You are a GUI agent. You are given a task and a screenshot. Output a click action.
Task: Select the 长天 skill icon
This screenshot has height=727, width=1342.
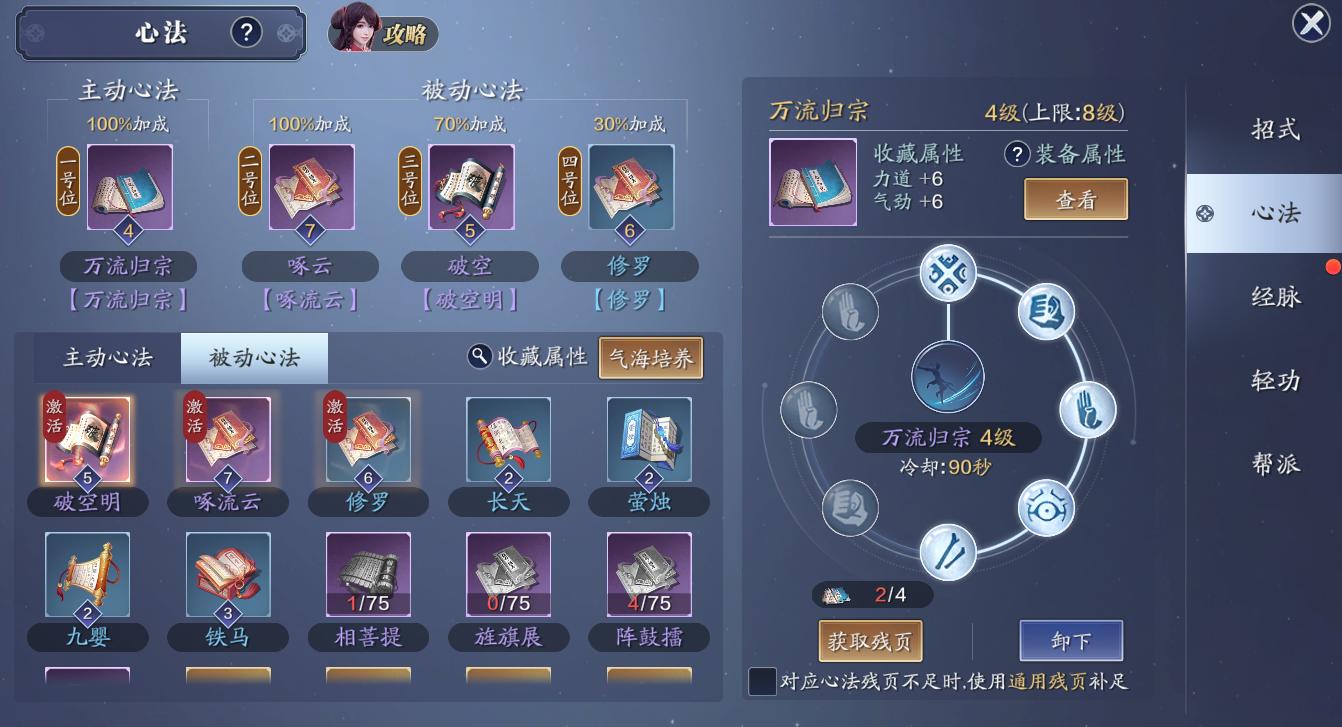[508, 439]
